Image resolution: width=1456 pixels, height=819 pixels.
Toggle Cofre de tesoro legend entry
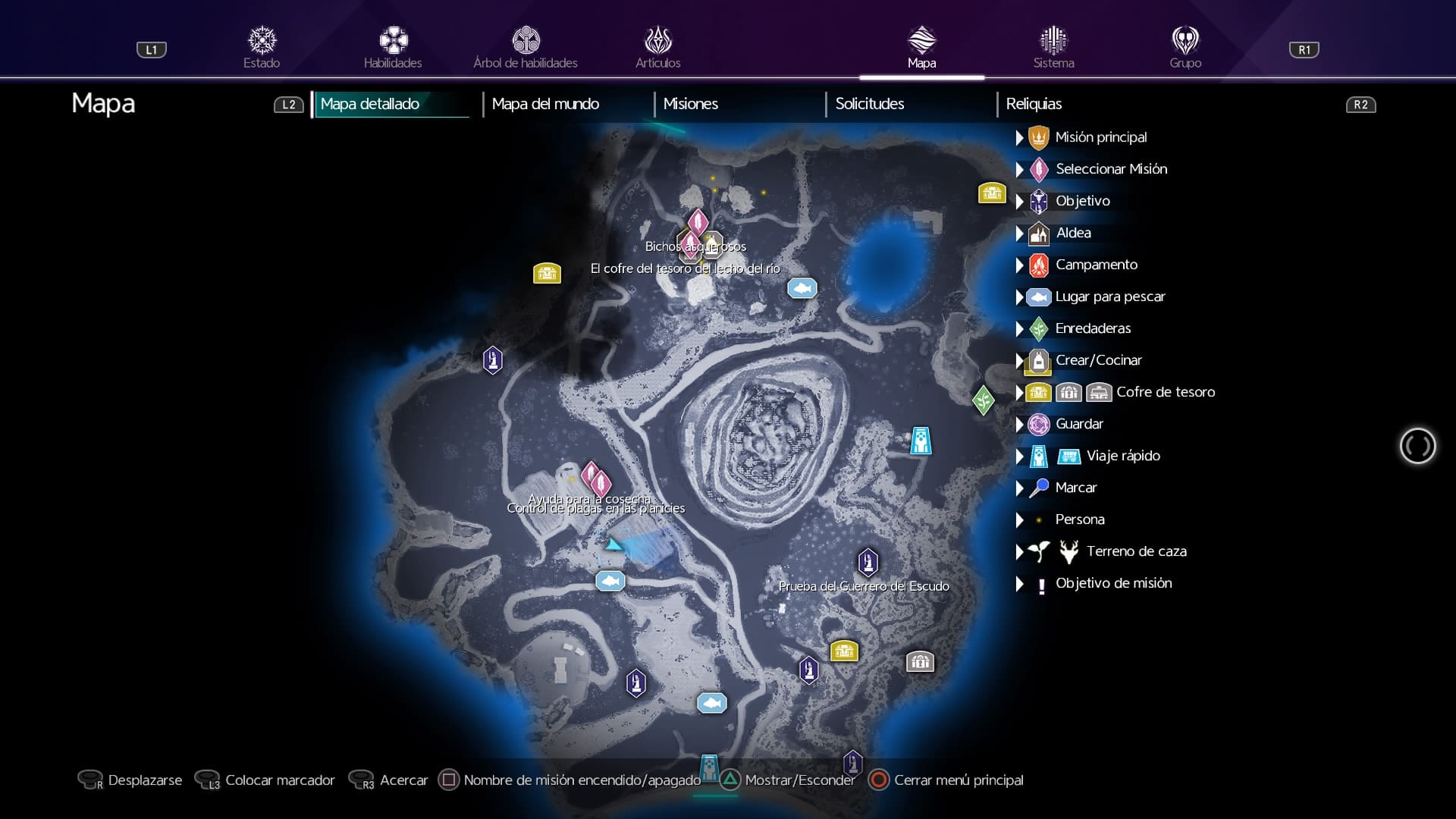pyautogui.click(x=1165, y=392)
